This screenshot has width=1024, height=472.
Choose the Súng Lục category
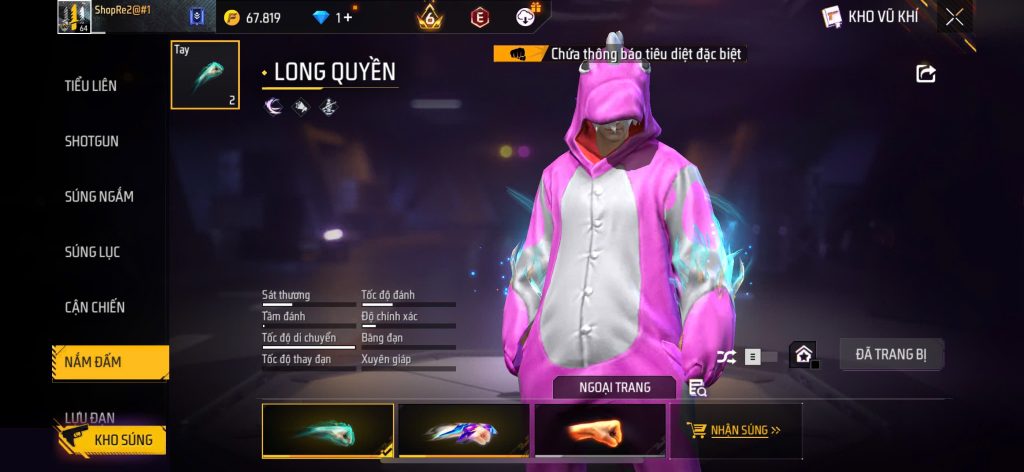(x=92, y=252)
